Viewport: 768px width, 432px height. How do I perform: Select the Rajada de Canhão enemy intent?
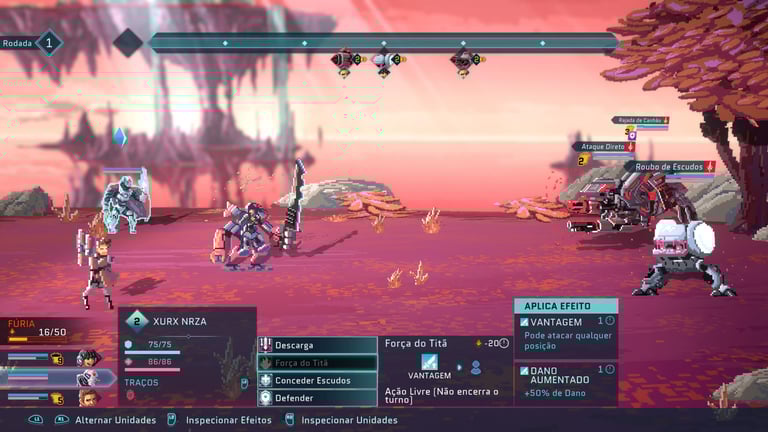(x=640, y=120)
